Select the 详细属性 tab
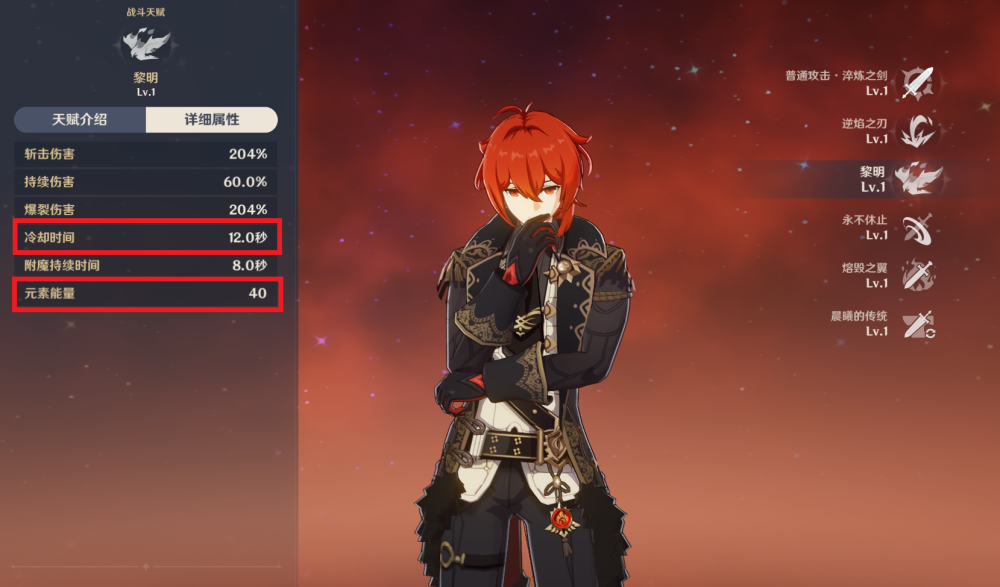This screenshot has width=1000, height=587. point(211,120)
